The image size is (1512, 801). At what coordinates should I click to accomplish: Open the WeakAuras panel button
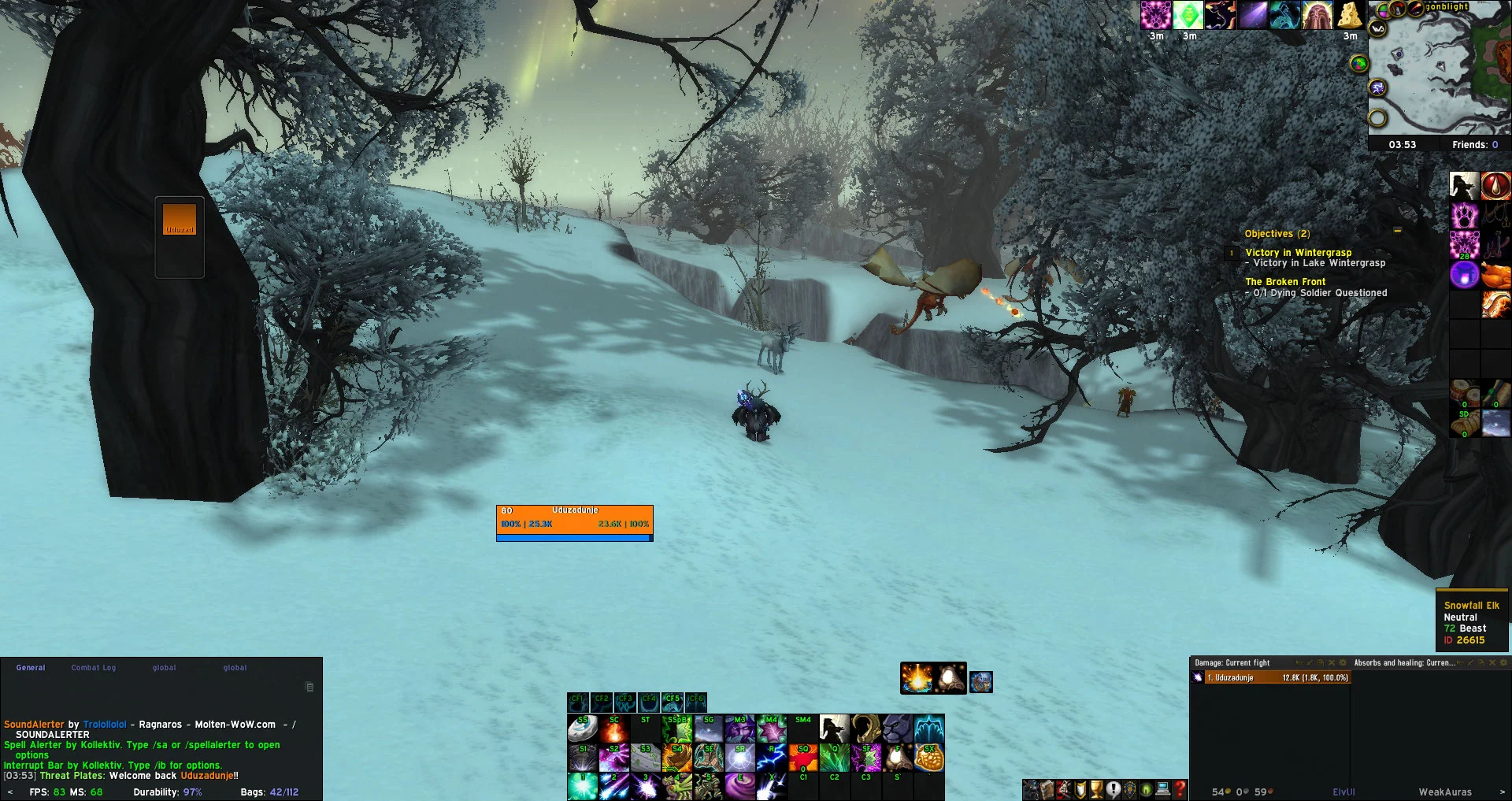pyautogui.click(x=1444, y=792)
